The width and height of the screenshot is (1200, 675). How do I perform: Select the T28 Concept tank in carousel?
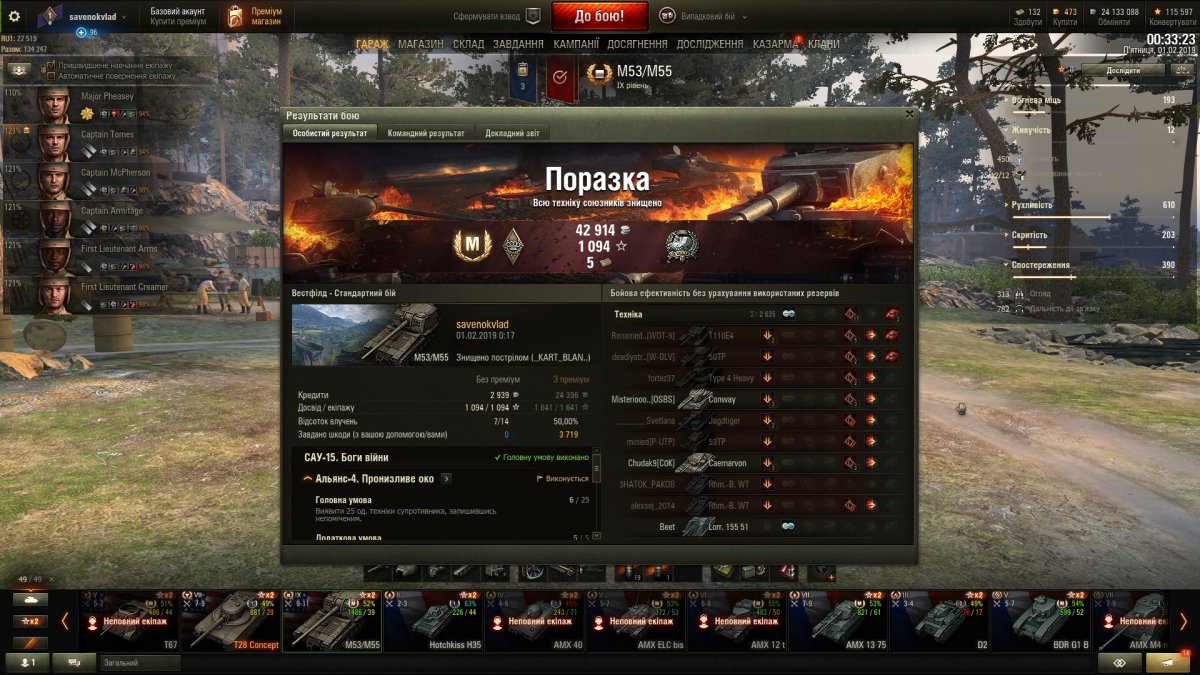pyautogui.click(x=231, y=620)
